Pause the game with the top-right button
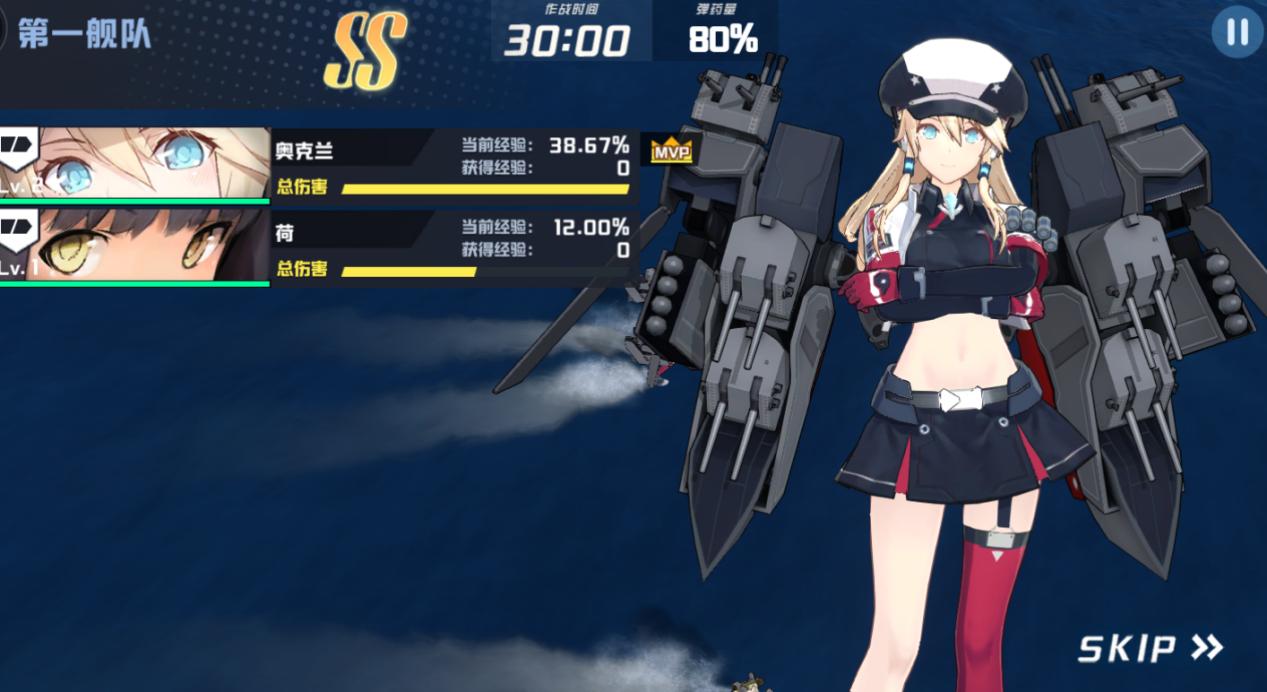 point(1237,33)
